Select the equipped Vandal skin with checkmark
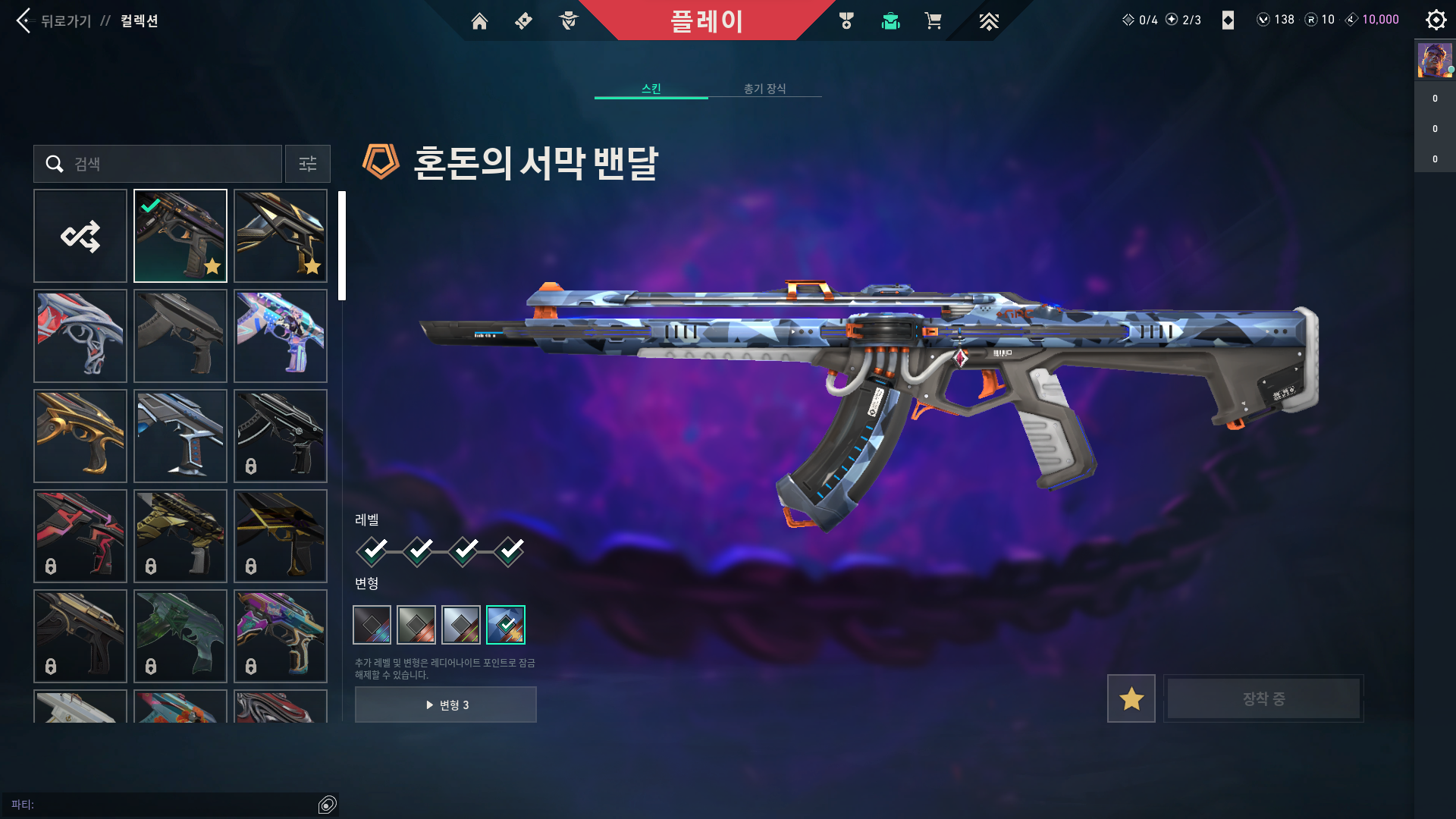This screenshot has width=1456, height=819. click(180, 236)
